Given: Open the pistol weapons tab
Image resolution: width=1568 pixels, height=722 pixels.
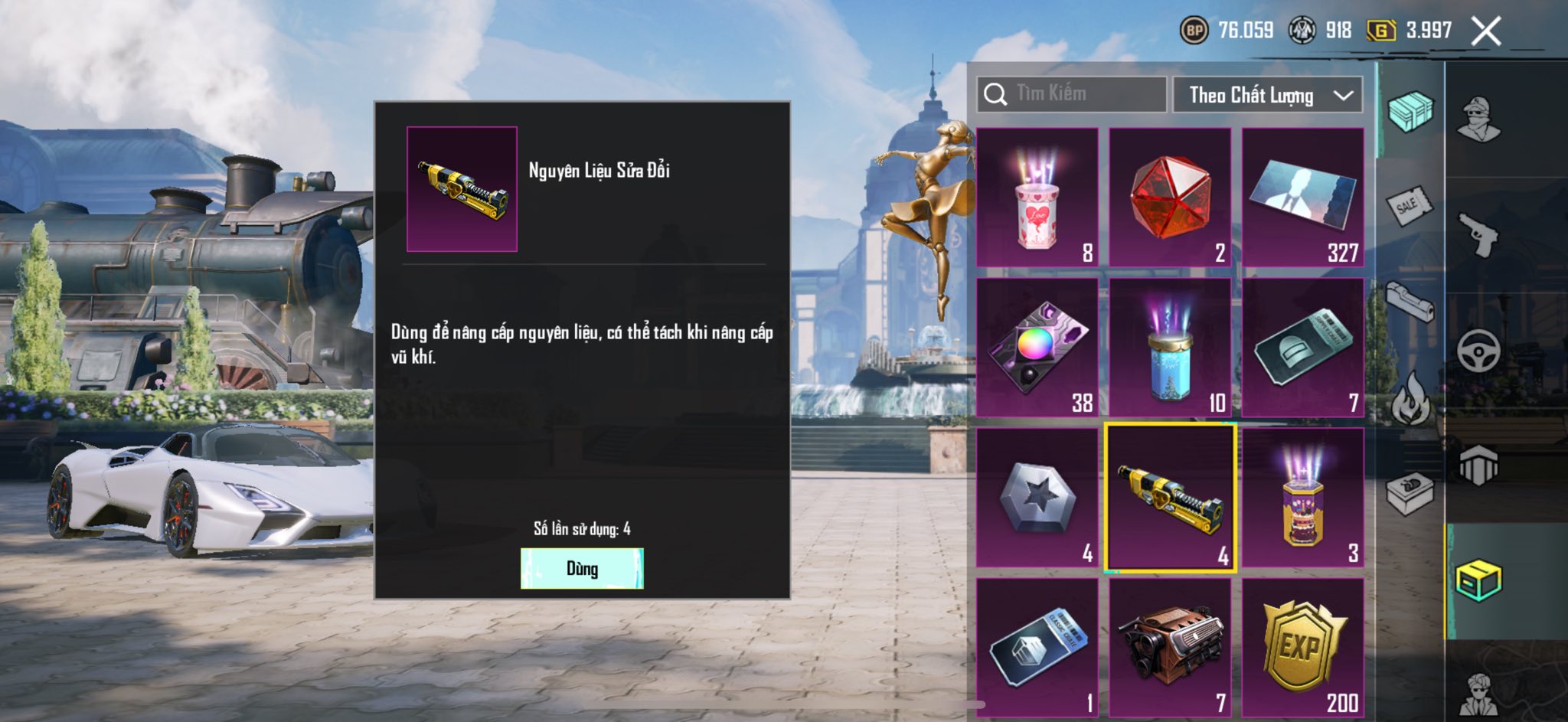Looking at the screenshot, I should pos(1478,234).
